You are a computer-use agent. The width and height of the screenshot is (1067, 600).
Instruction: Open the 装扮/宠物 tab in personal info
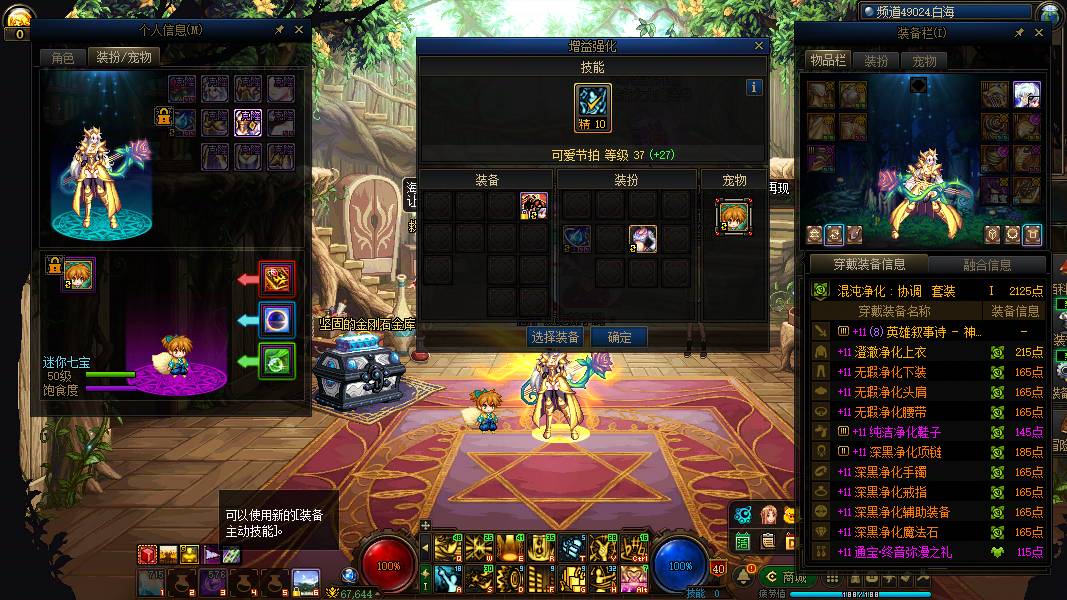coord(124,58)
